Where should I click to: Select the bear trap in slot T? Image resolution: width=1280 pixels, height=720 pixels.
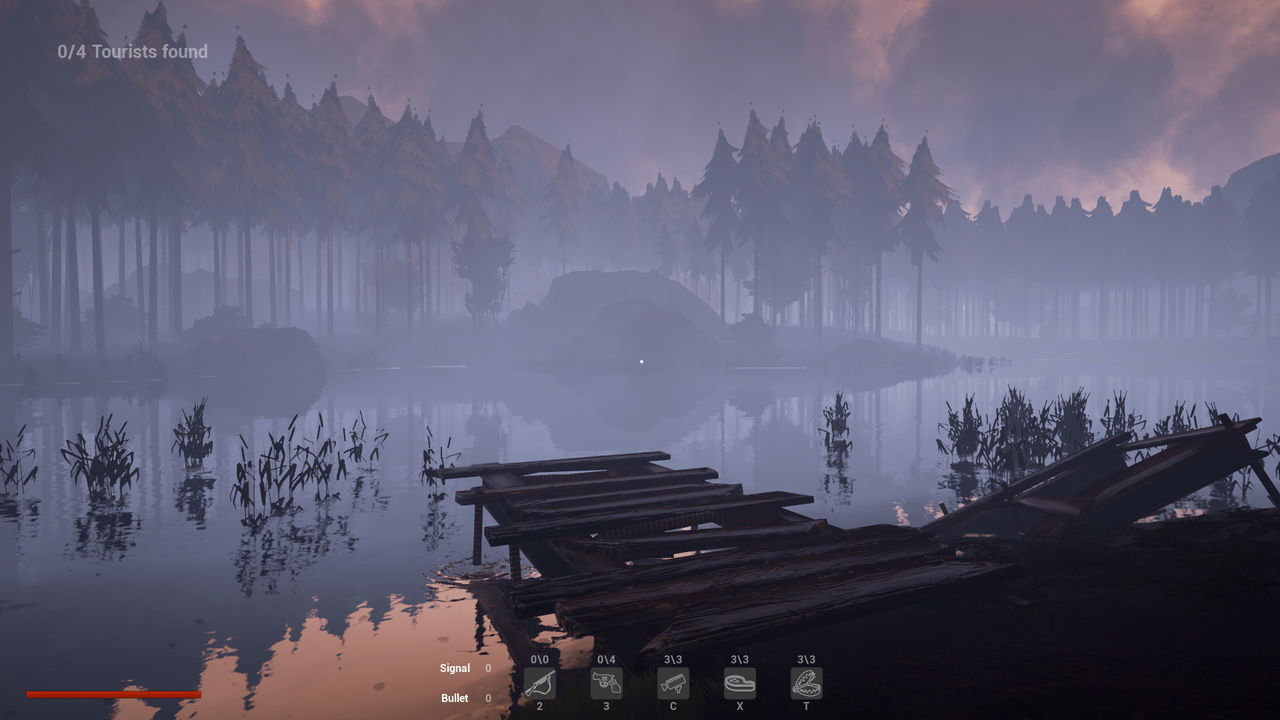click(806, 684)
